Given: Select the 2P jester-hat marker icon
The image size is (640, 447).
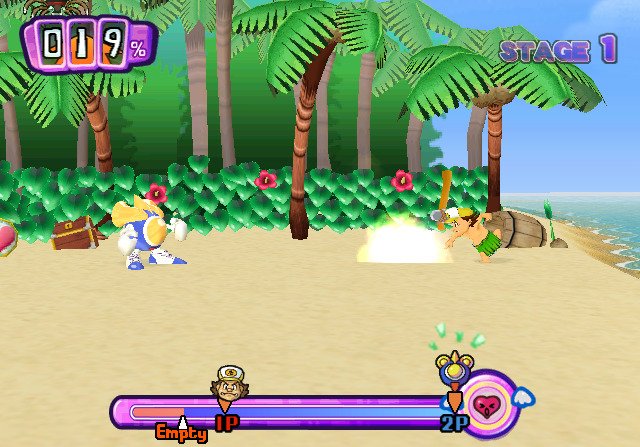Looking at the screenshot, I should [x=449, y=371].
